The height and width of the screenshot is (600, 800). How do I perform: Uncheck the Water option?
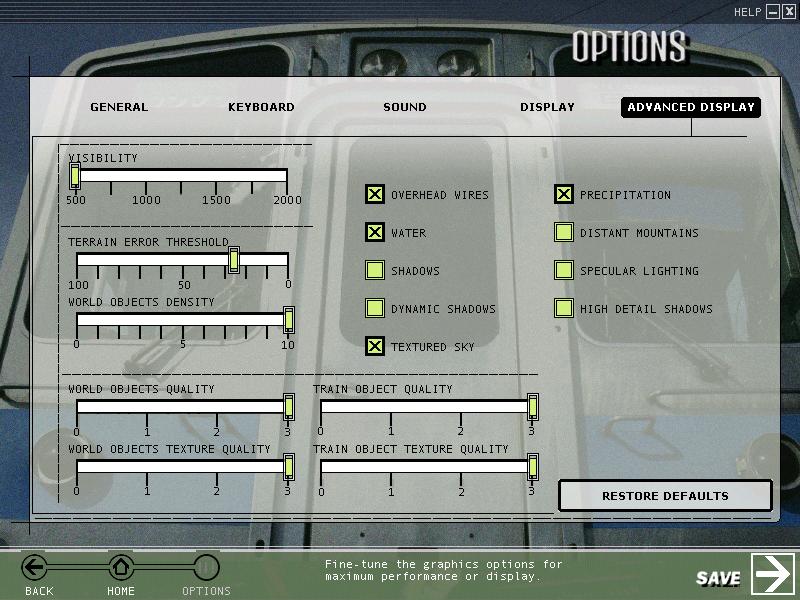point(375,233)
